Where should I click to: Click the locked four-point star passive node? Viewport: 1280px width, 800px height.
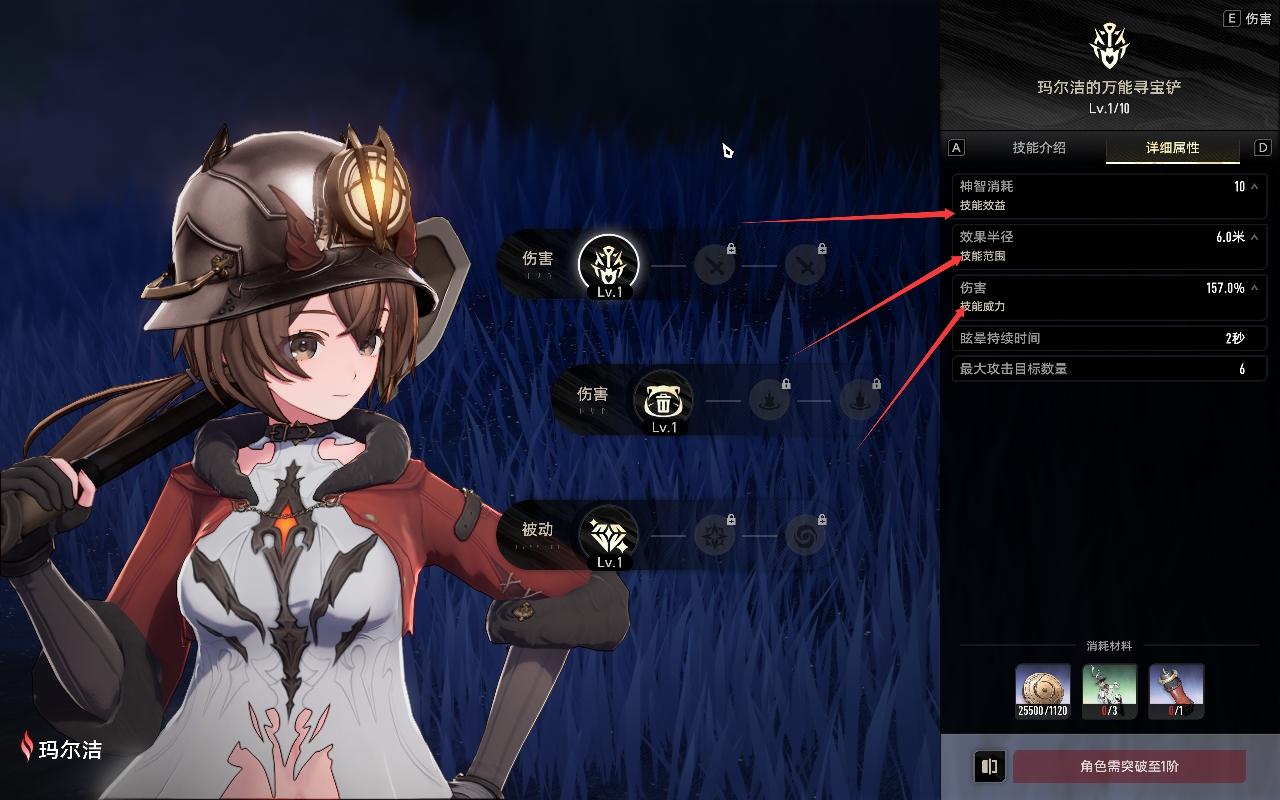point(714,535)
